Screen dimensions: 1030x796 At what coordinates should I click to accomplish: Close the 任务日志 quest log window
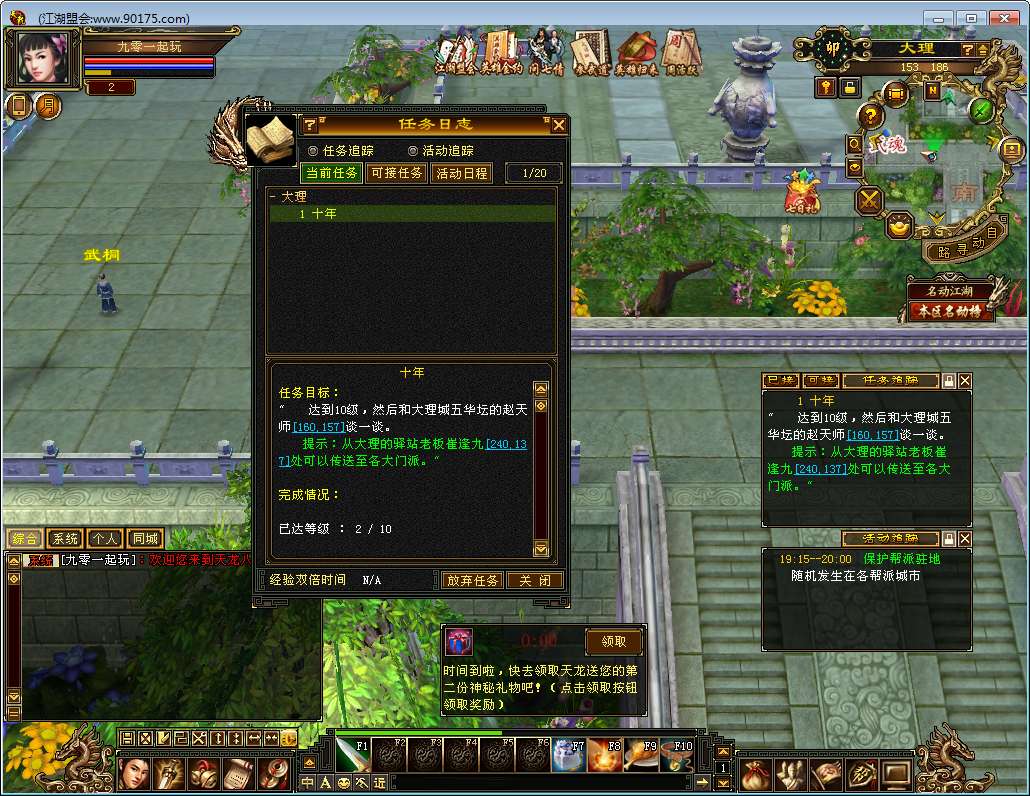(559, 125)
